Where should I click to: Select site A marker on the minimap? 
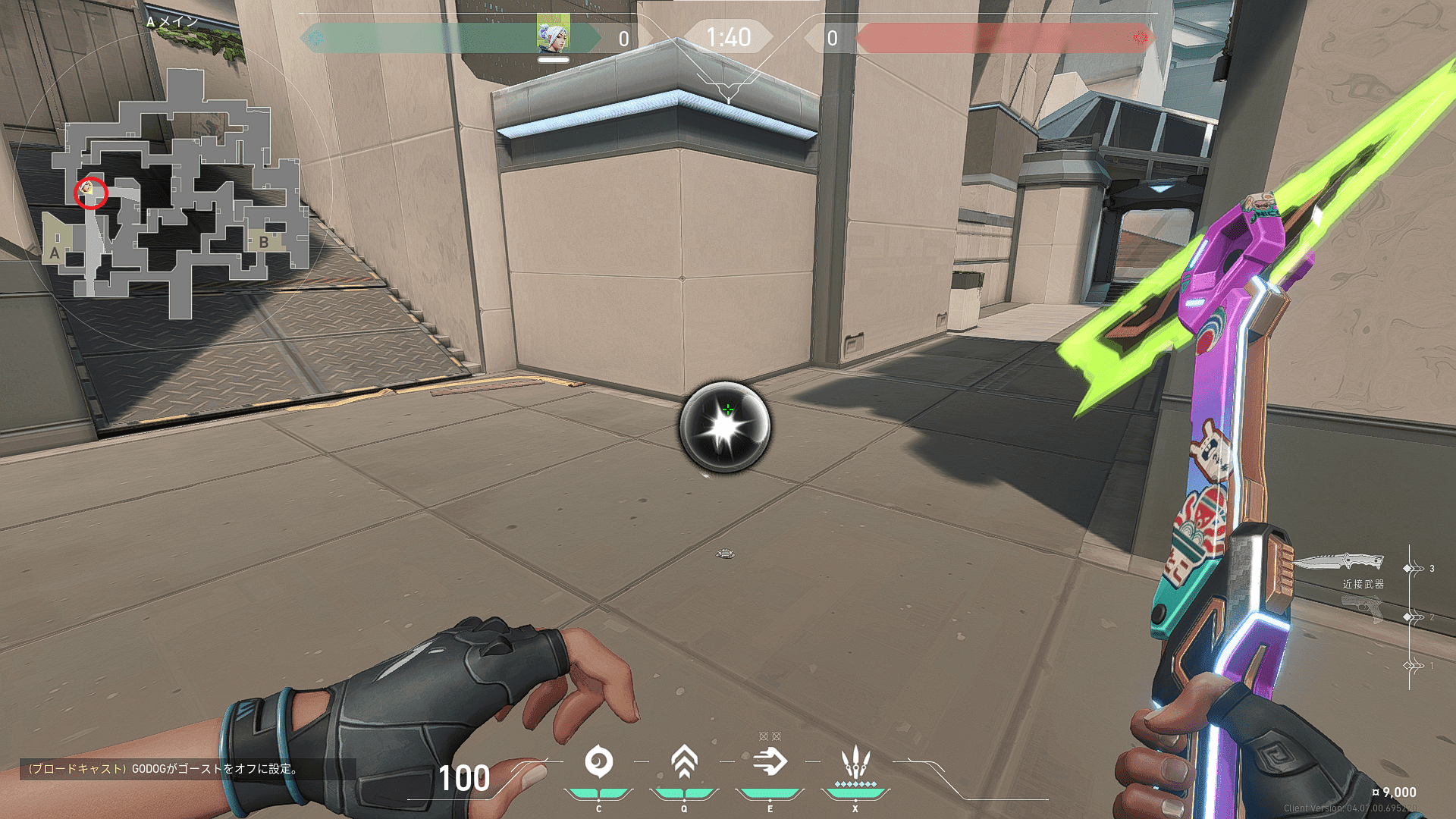55,253
